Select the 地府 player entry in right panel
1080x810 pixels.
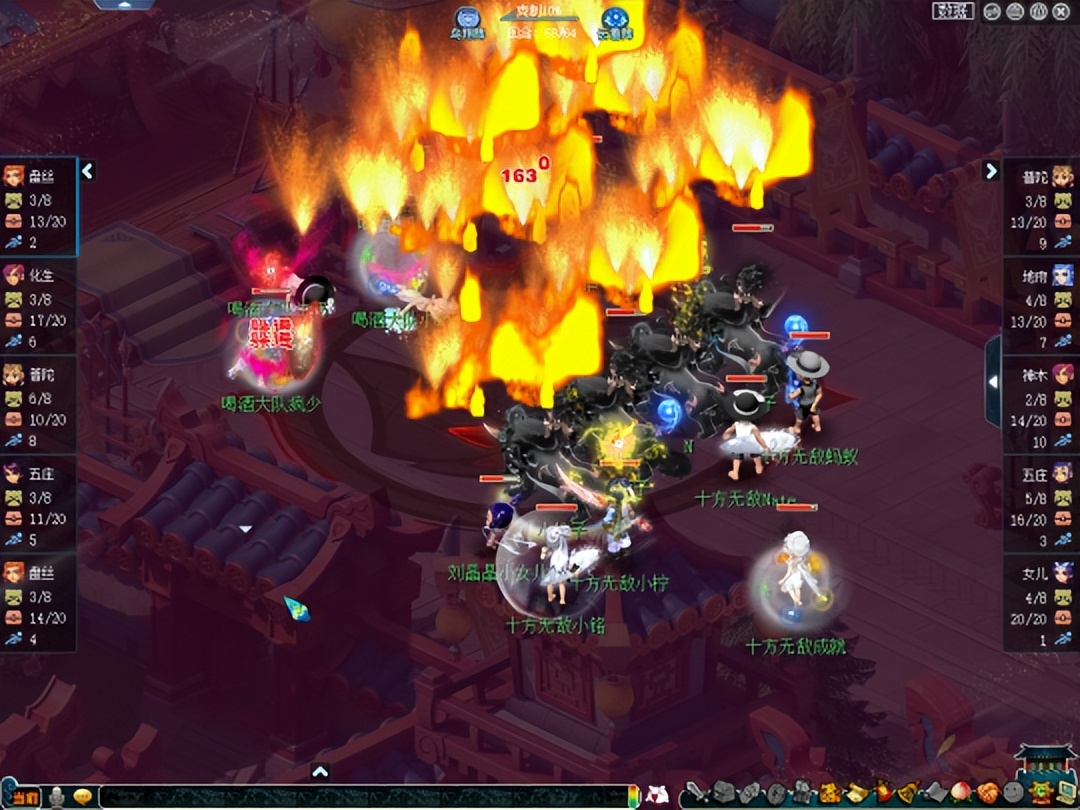tap(1040, 305)
